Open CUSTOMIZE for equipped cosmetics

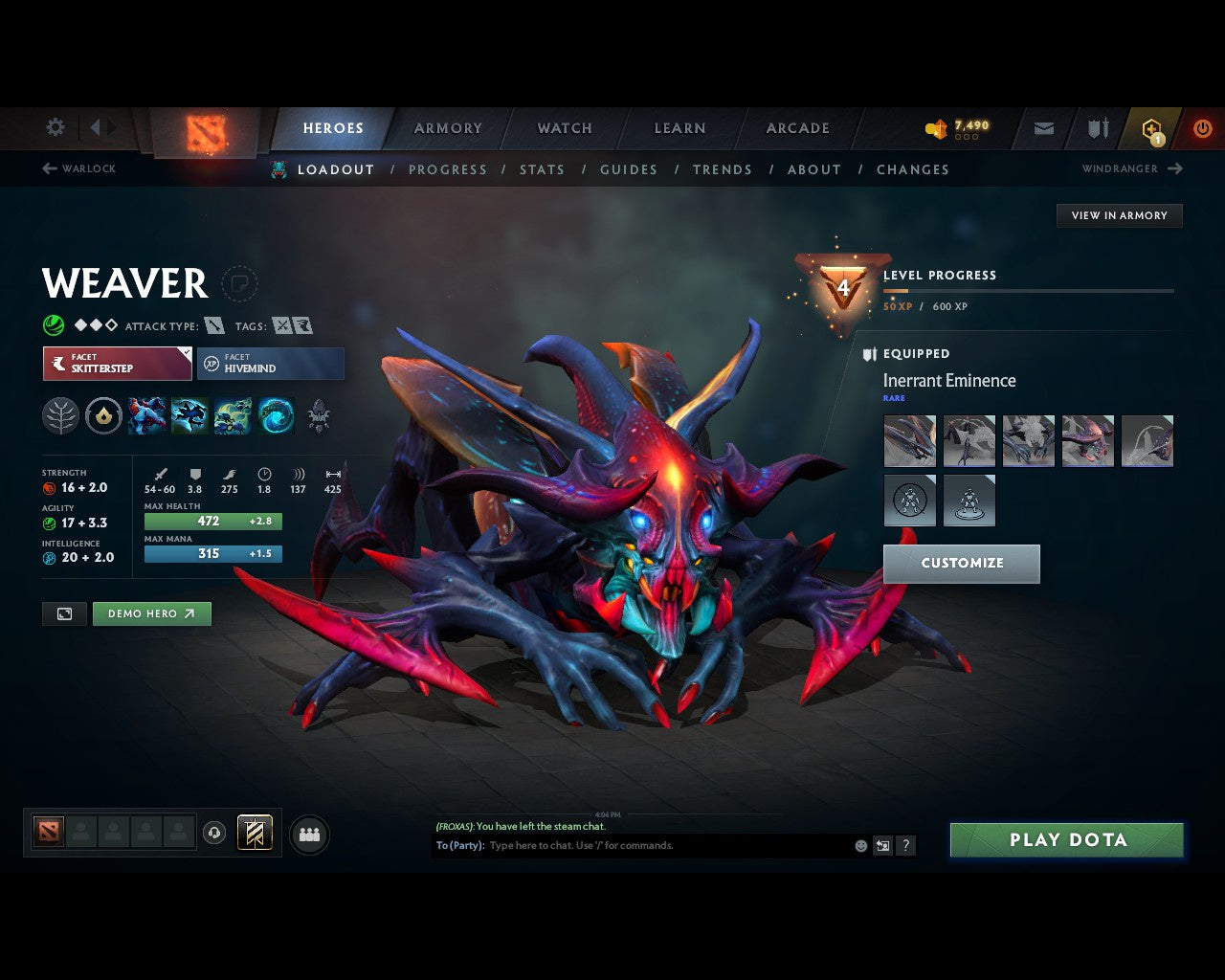961,564
